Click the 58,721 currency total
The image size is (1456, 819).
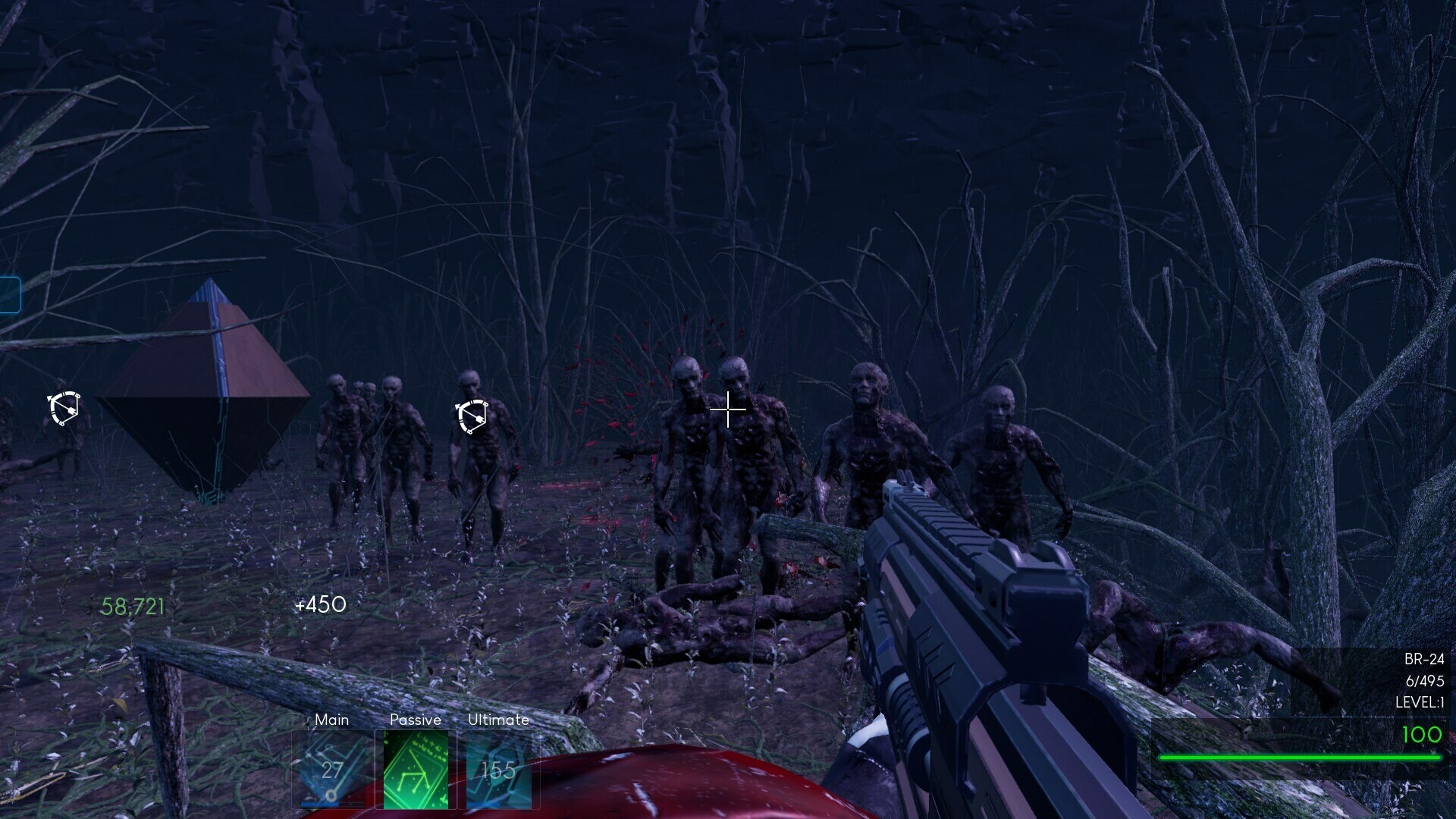(x=132, y=607)
